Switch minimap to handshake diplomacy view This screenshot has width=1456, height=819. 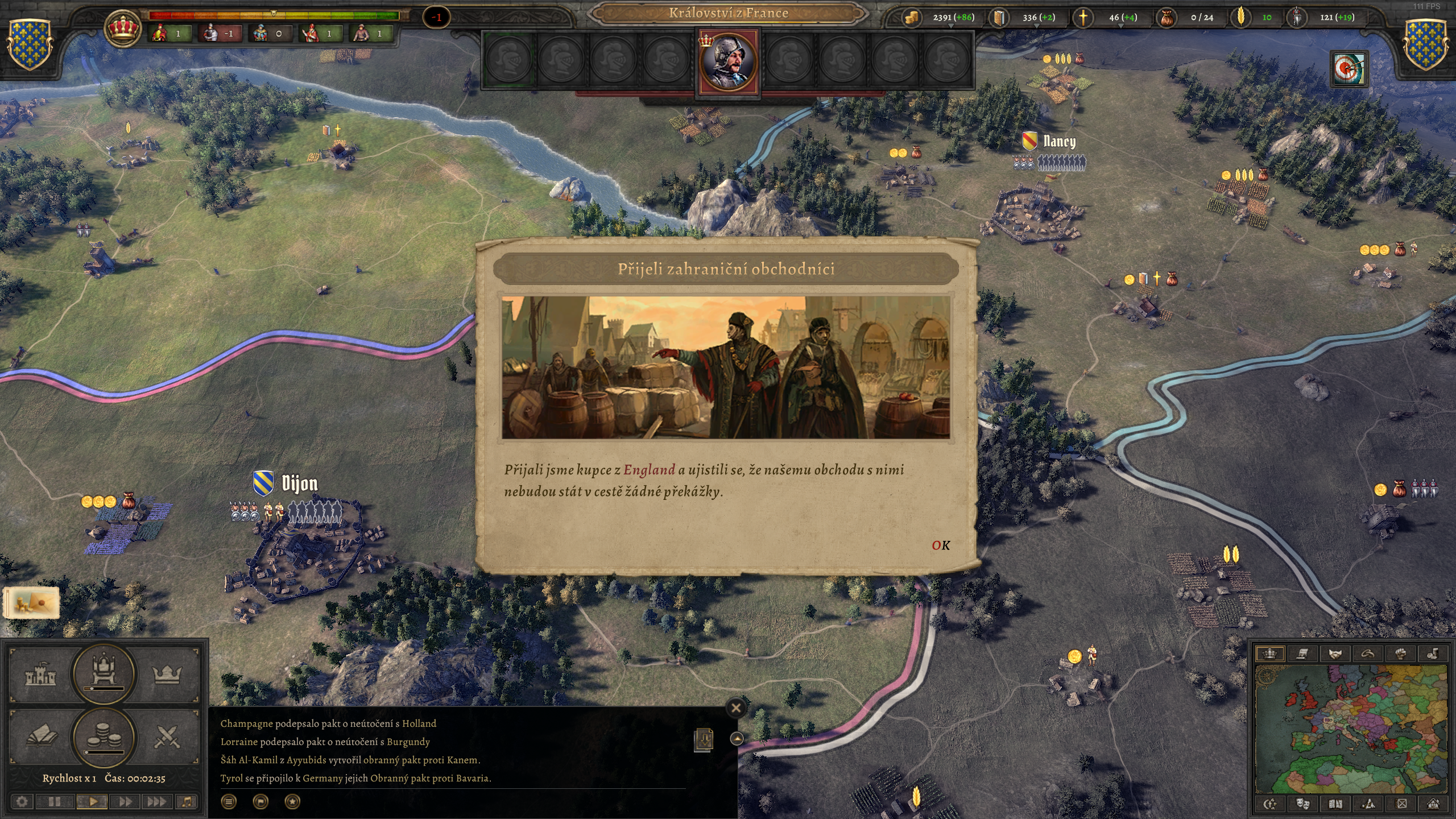point(1335,653)
